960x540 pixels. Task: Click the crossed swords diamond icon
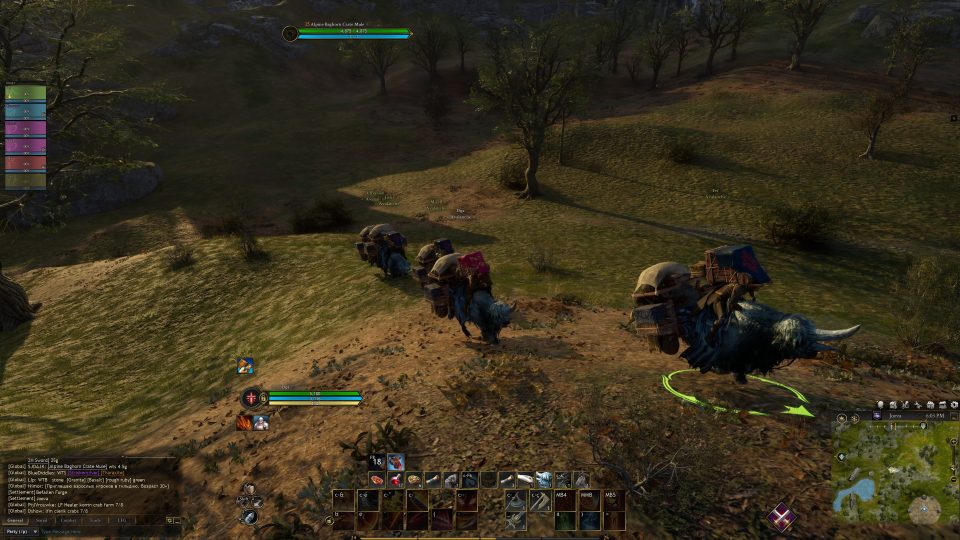pos(782,516)
